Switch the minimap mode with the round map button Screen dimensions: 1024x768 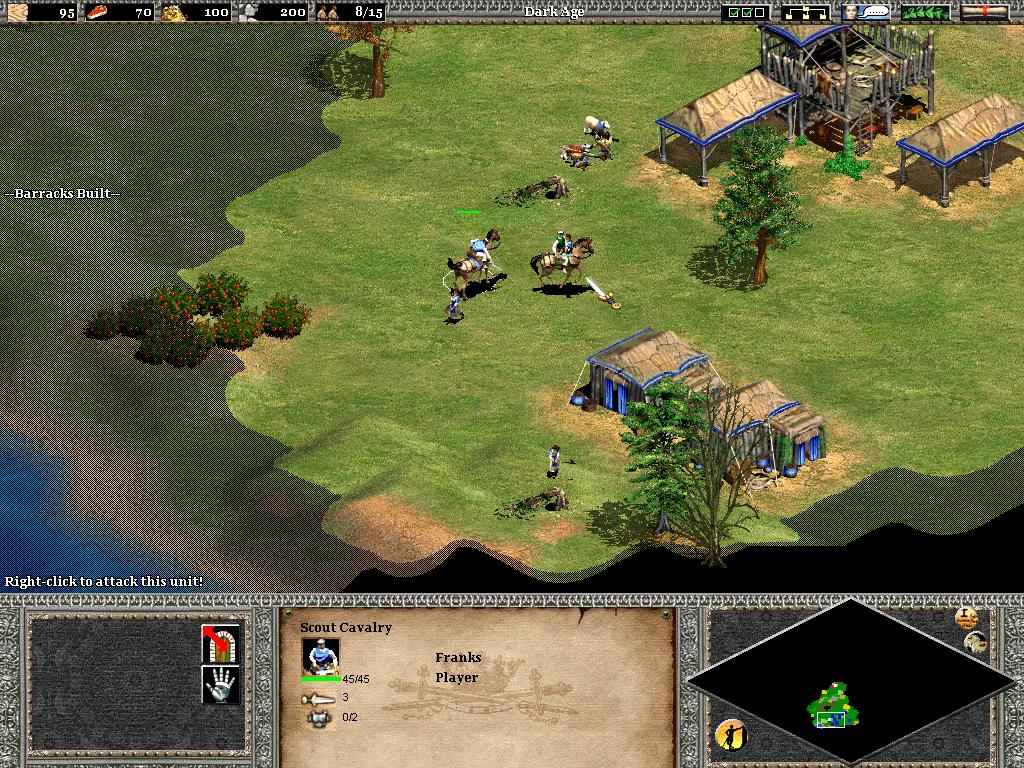977,643
